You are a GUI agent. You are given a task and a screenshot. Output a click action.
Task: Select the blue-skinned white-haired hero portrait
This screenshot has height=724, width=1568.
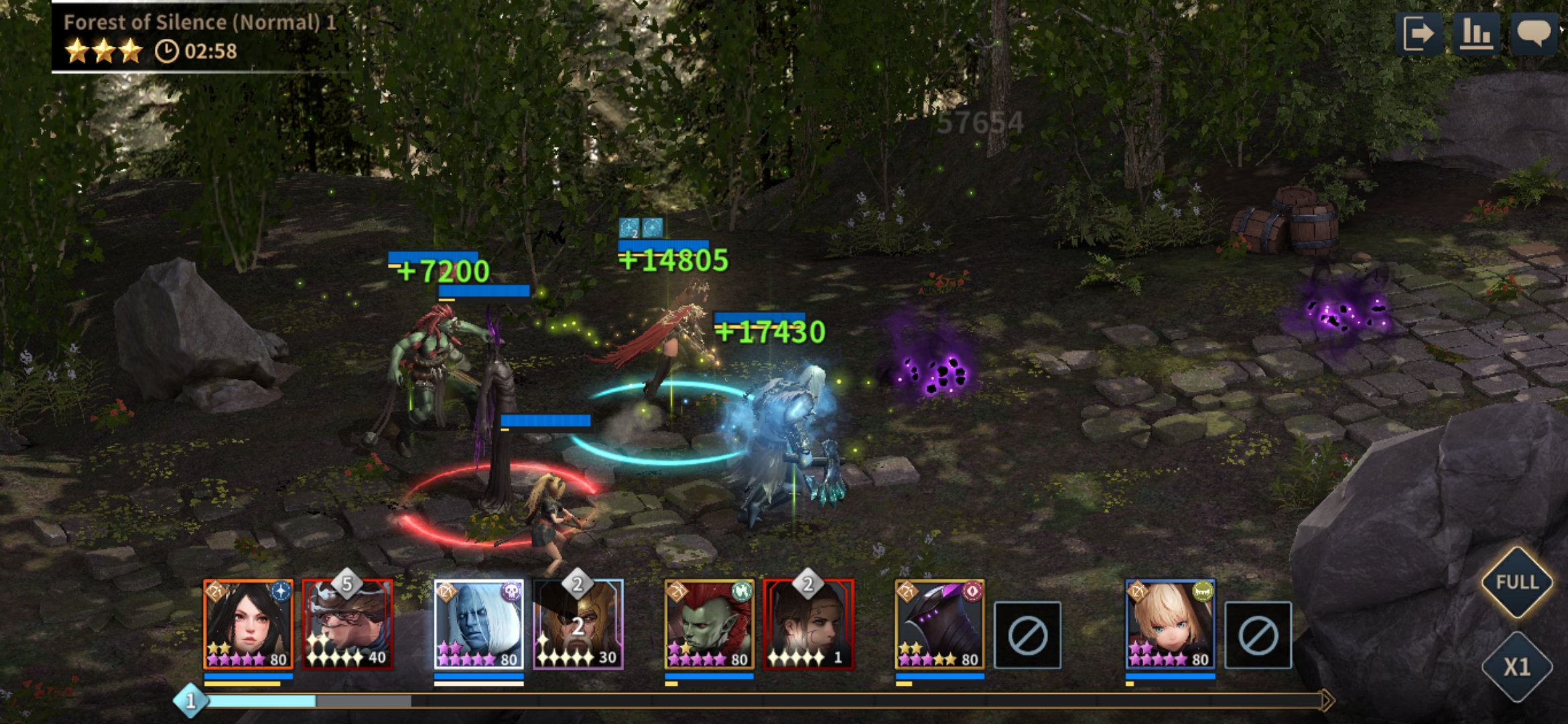coord(478,625)
